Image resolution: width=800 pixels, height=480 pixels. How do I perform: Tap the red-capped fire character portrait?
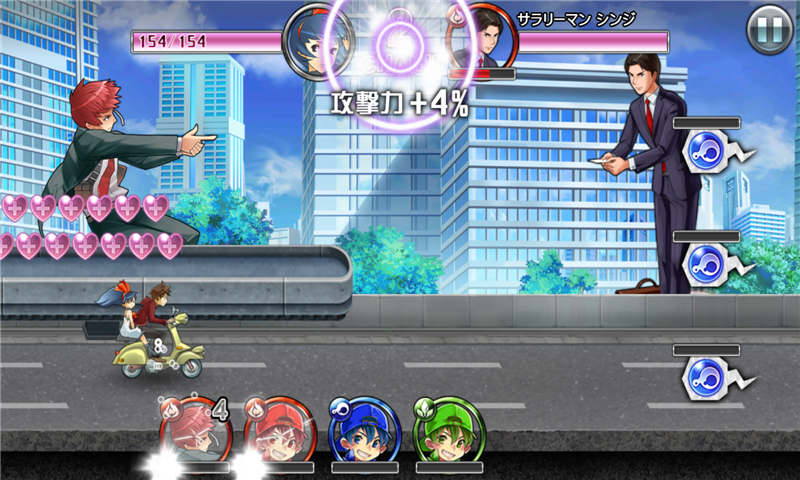(x=280, y=431)
